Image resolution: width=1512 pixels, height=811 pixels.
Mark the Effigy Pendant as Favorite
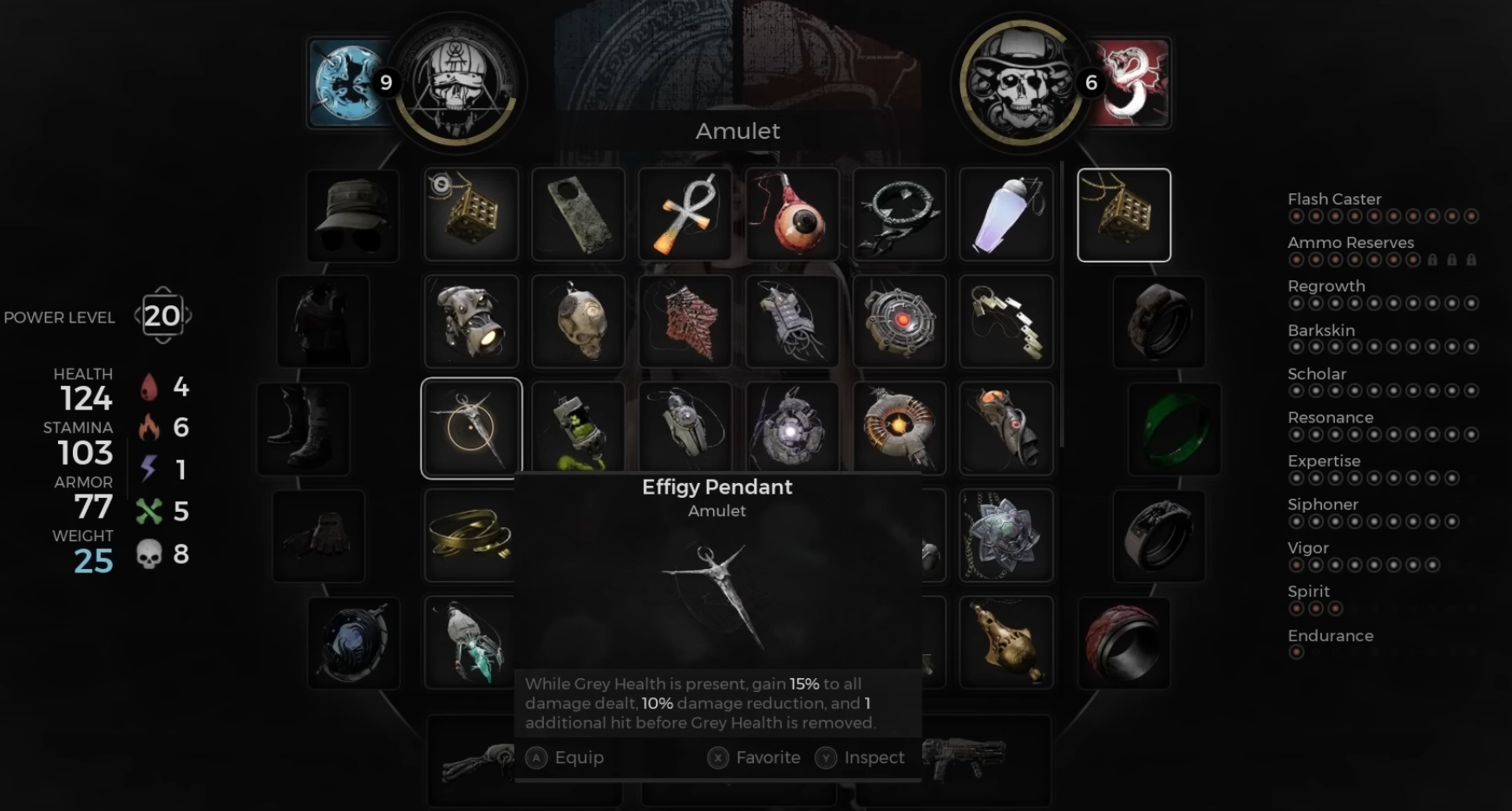[754, 757]
